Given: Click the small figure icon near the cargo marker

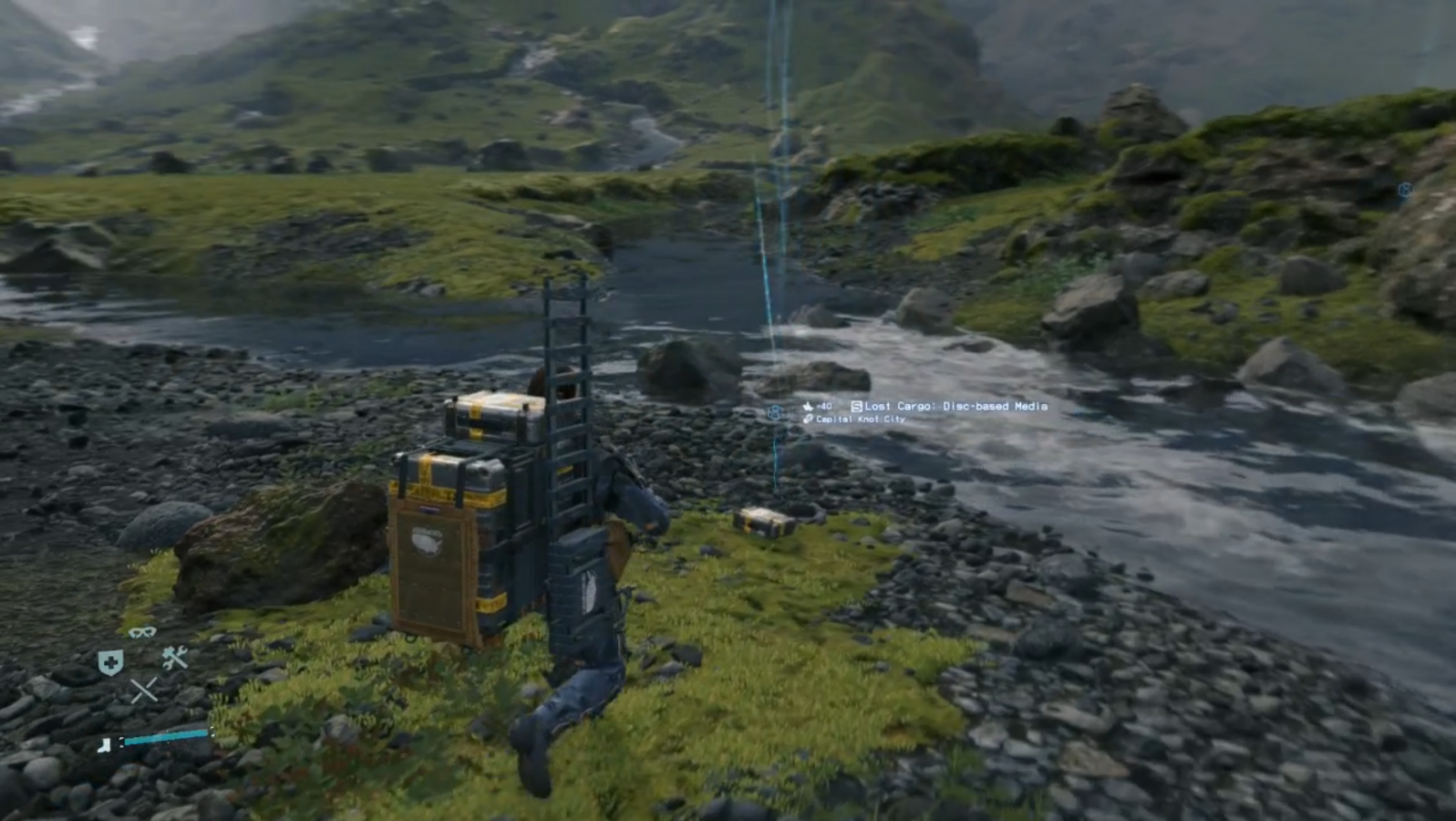Looking at the screenshot, I should [x=775, y=411].
